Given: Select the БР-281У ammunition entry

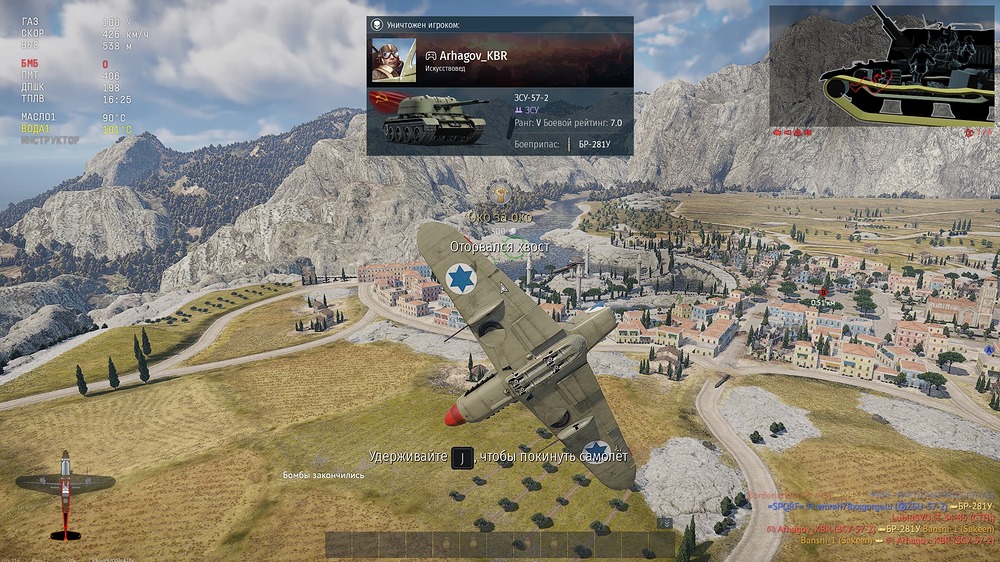Looking at the screenshot, I should pyautogui.click(x=593, y=145).
